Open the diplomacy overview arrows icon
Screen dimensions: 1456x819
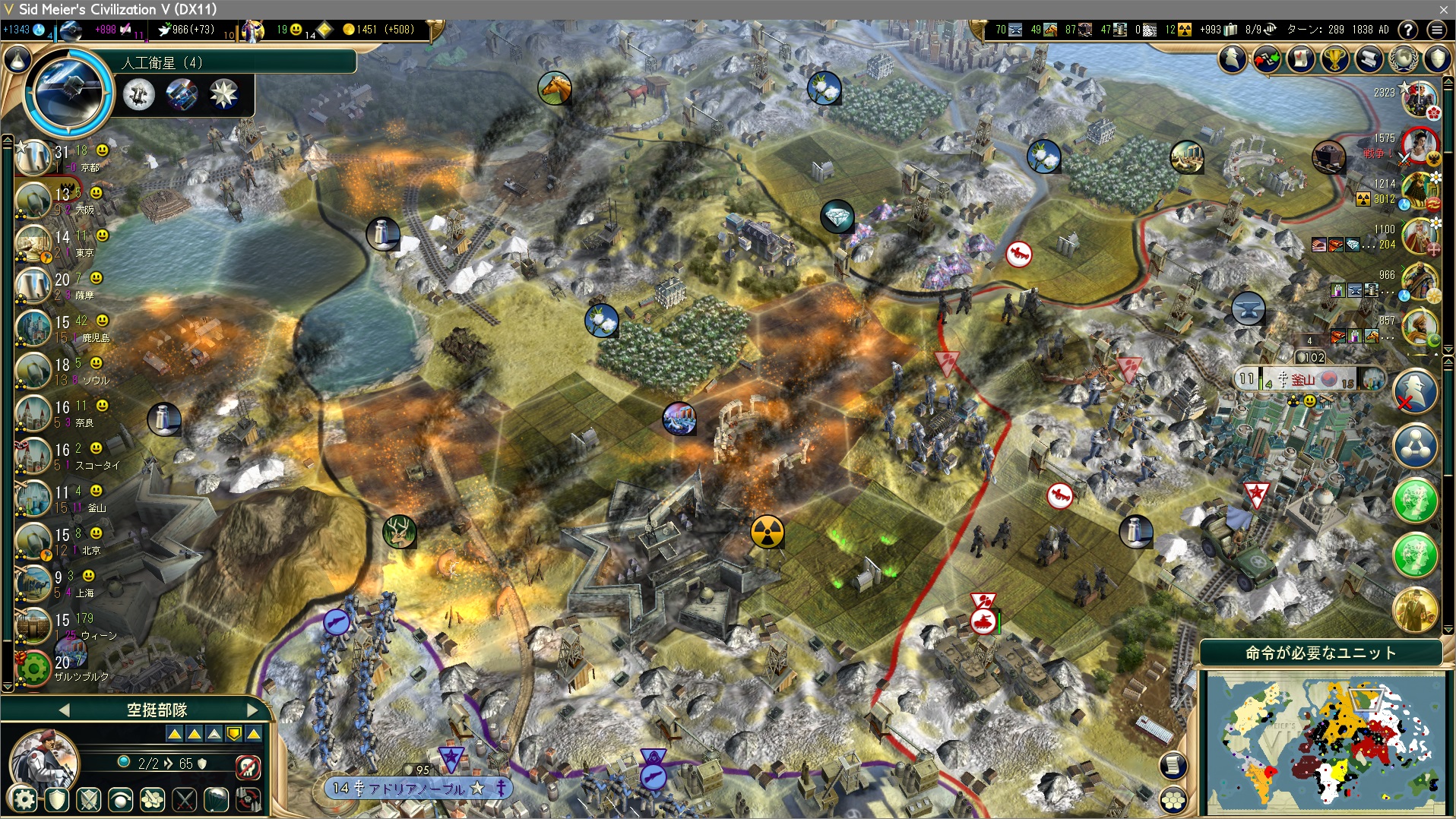coord(1267,58)
